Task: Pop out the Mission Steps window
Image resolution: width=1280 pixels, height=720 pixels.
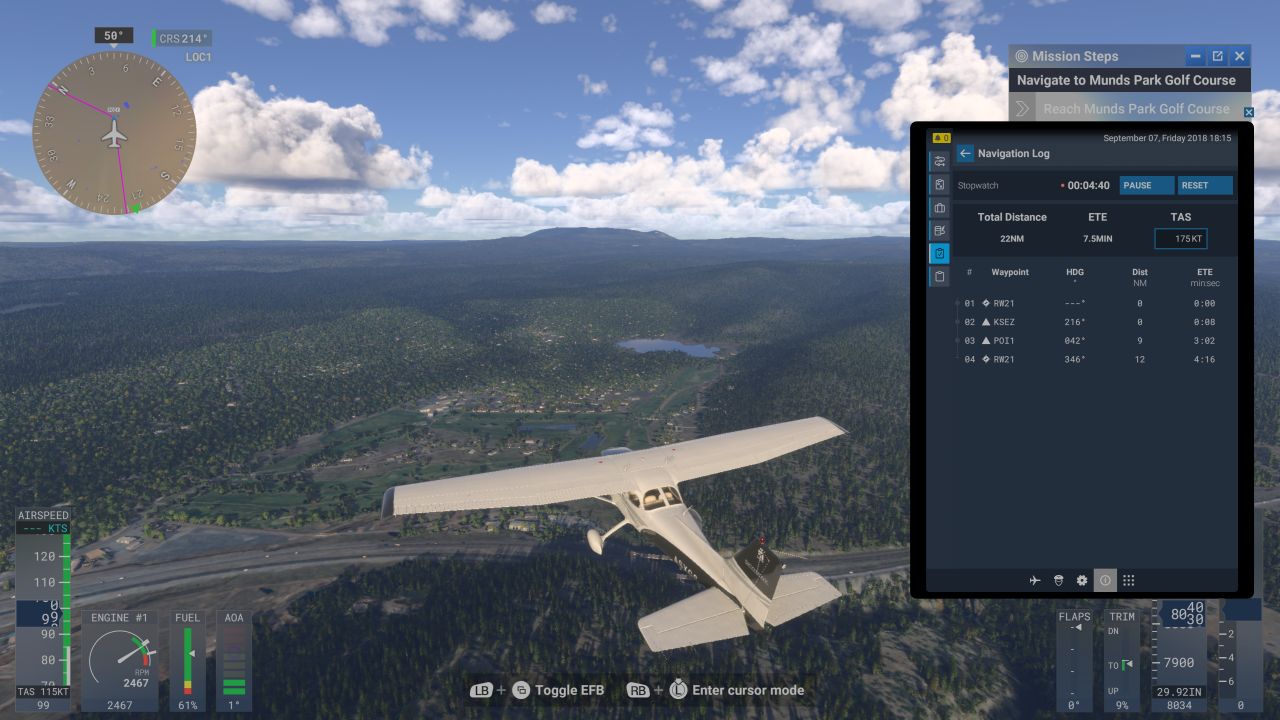Action: [1217, 56]
